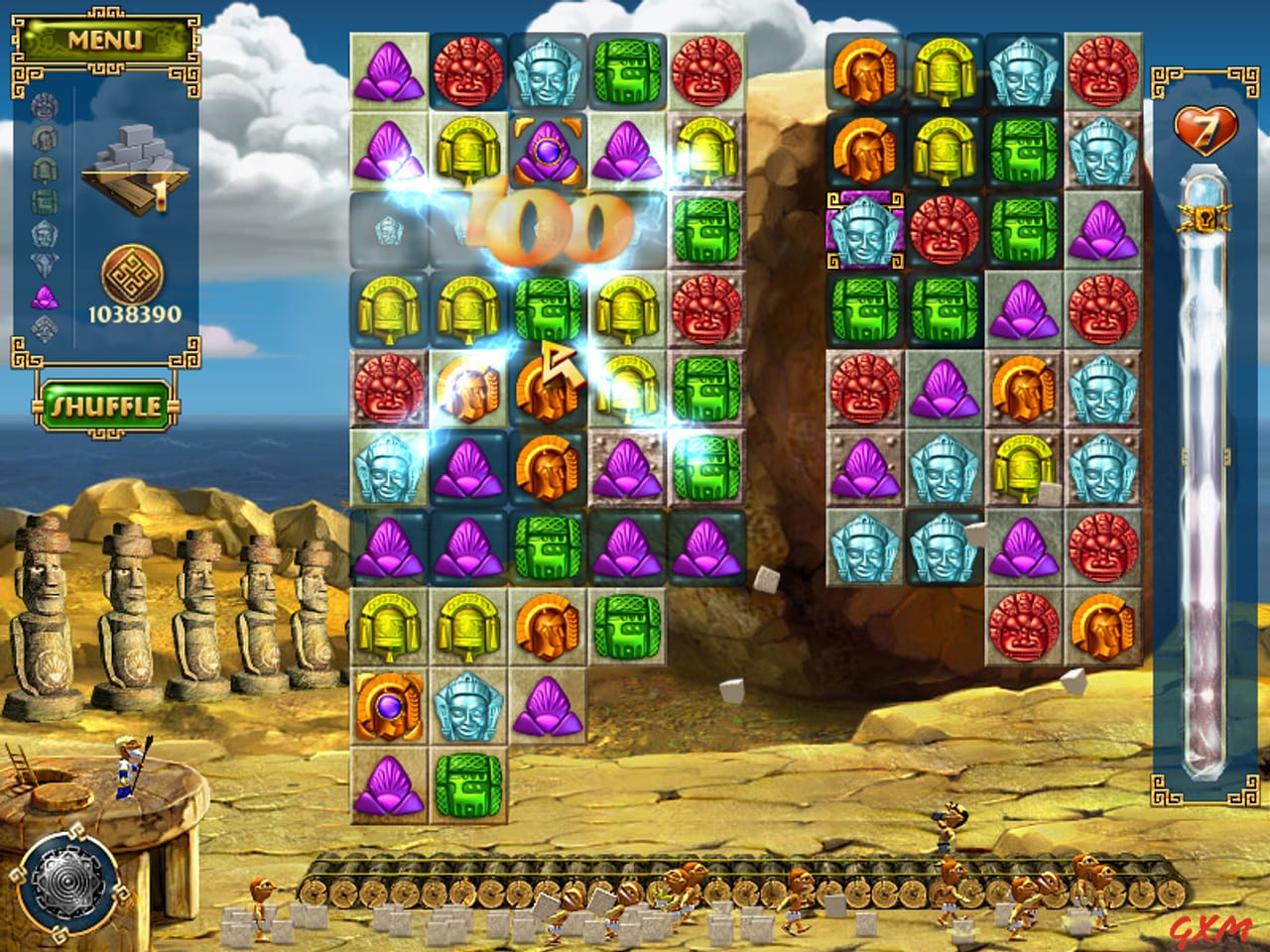Click the gray mask icon at sidebar bottom
Viewport: 1270px width, 952px height.
[x=43, y=327]
